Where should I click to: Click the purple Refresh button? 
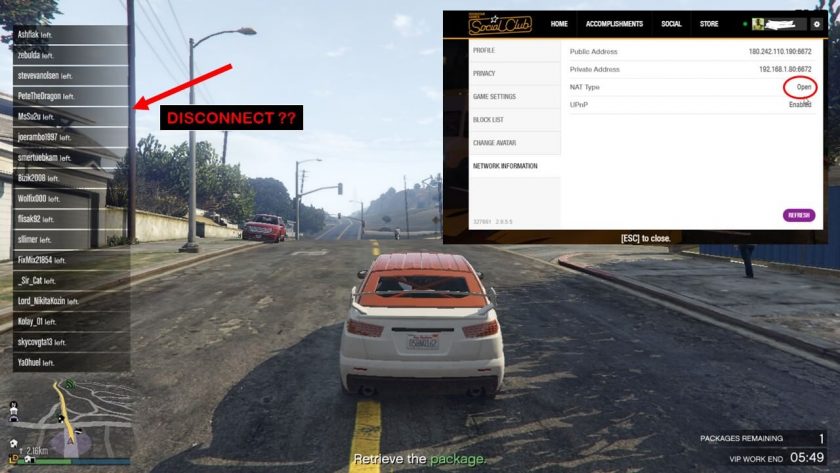(799, 215)
